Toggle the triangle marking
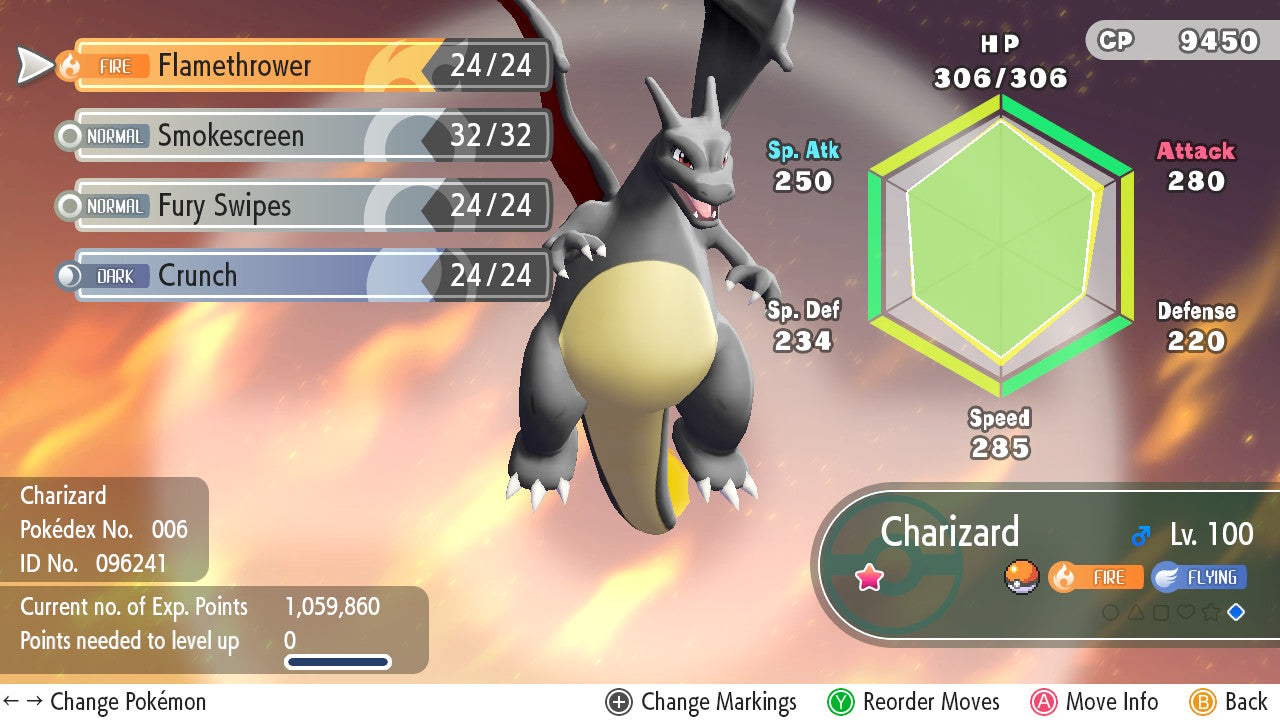The width and height of the screenshot is (1280, 720). 1136,611
